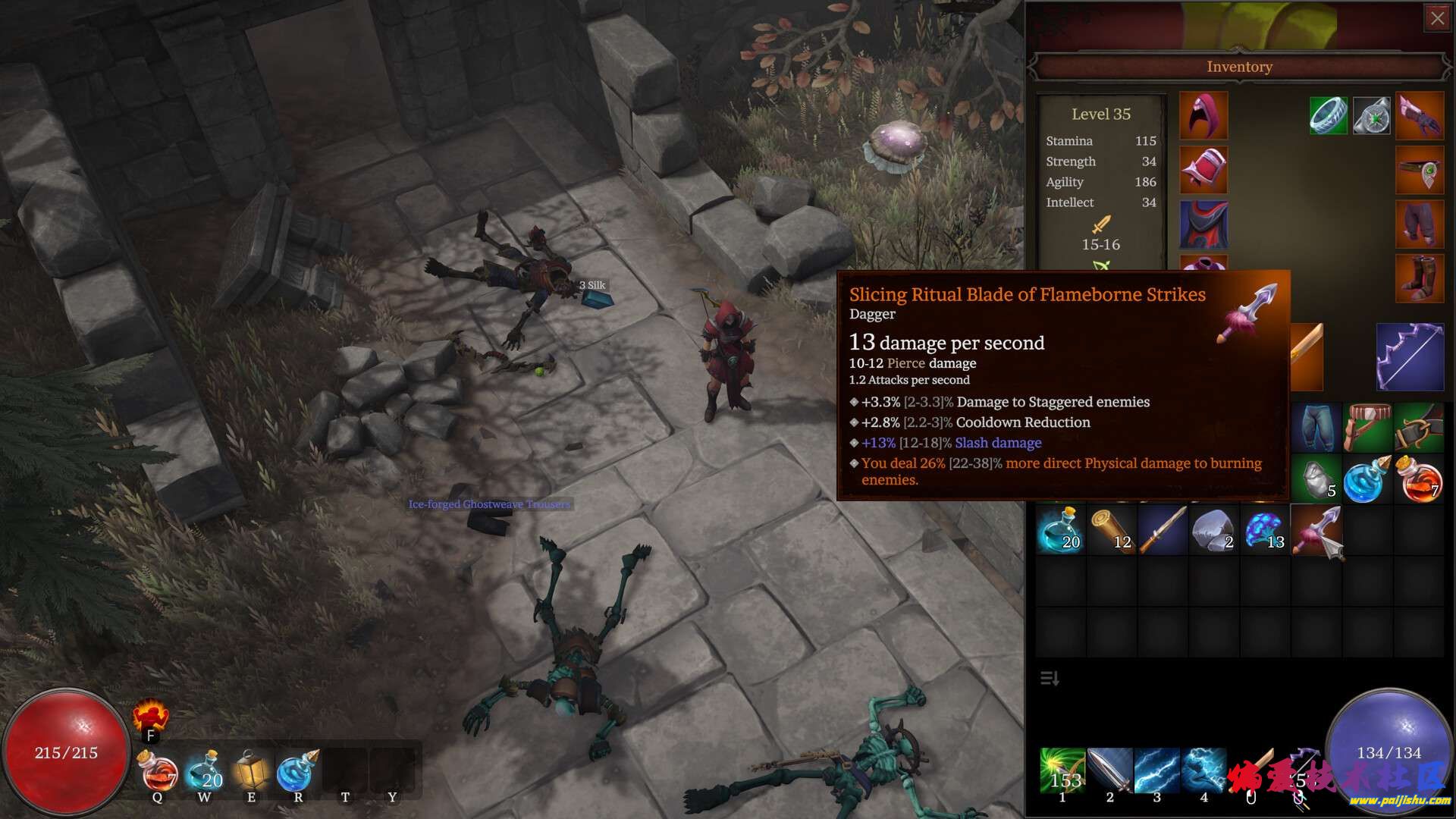
Task: Activate the green arrow shot skill
Action: 1063,771
